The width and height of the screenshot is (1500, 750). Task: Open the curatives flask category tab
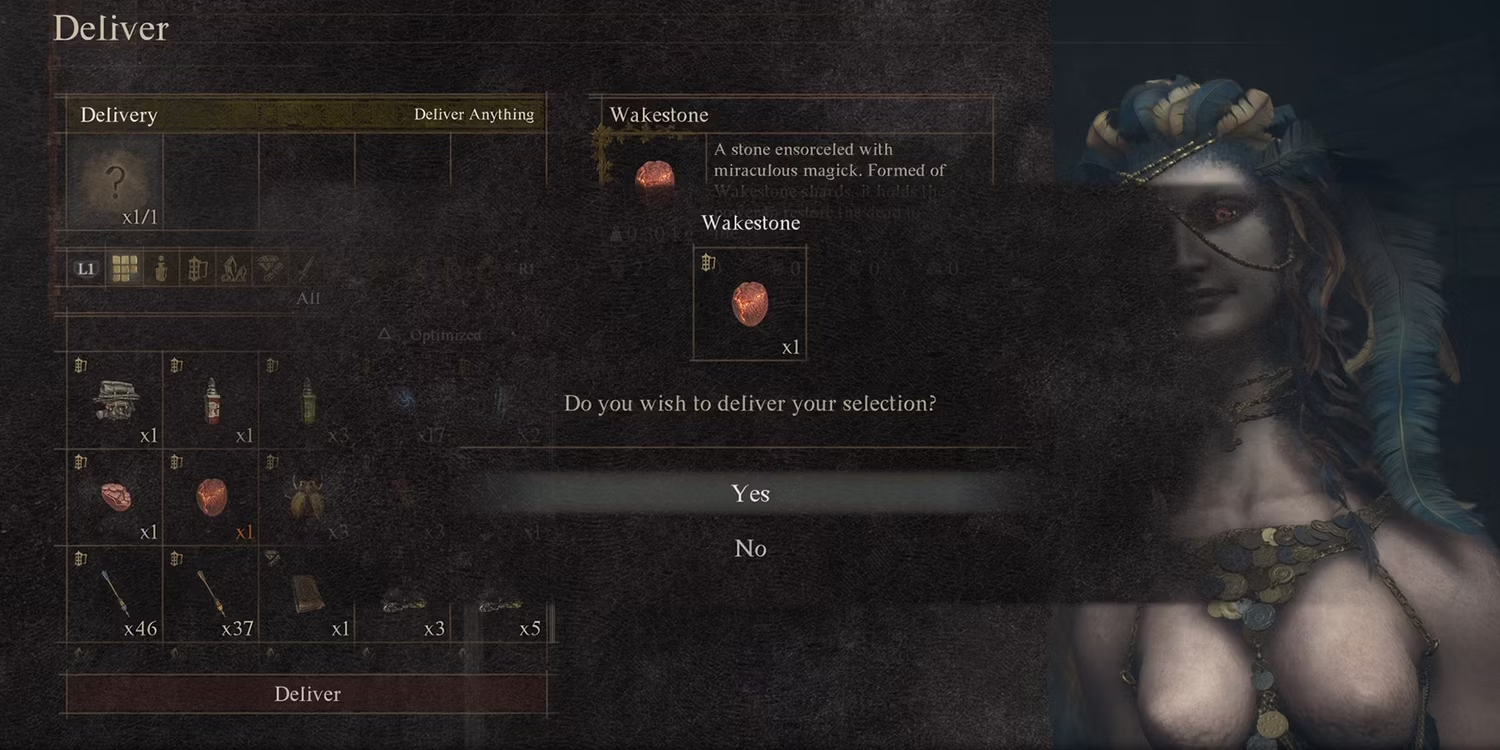pos(160,268)
